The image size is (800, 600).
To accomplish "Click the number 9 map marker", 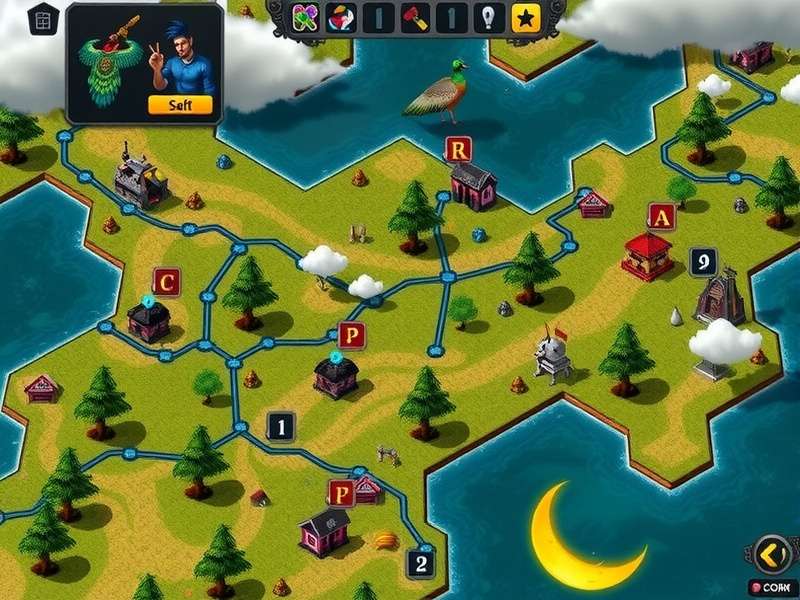I will 704,262.
